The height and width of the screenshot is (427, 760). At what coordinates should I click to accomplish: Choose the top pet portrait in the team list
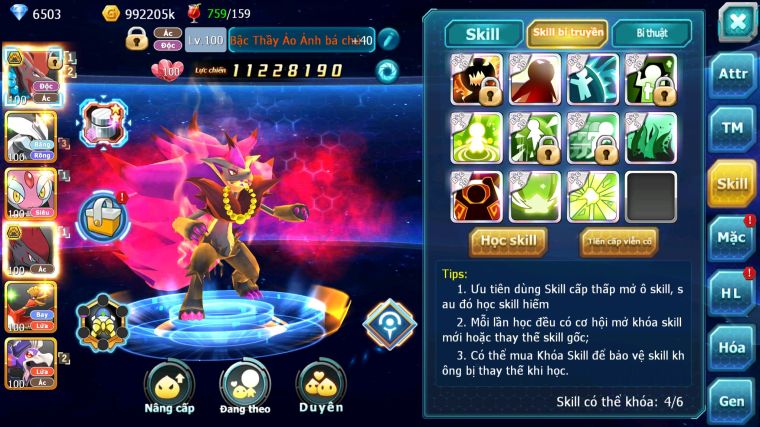click(27, 75)
